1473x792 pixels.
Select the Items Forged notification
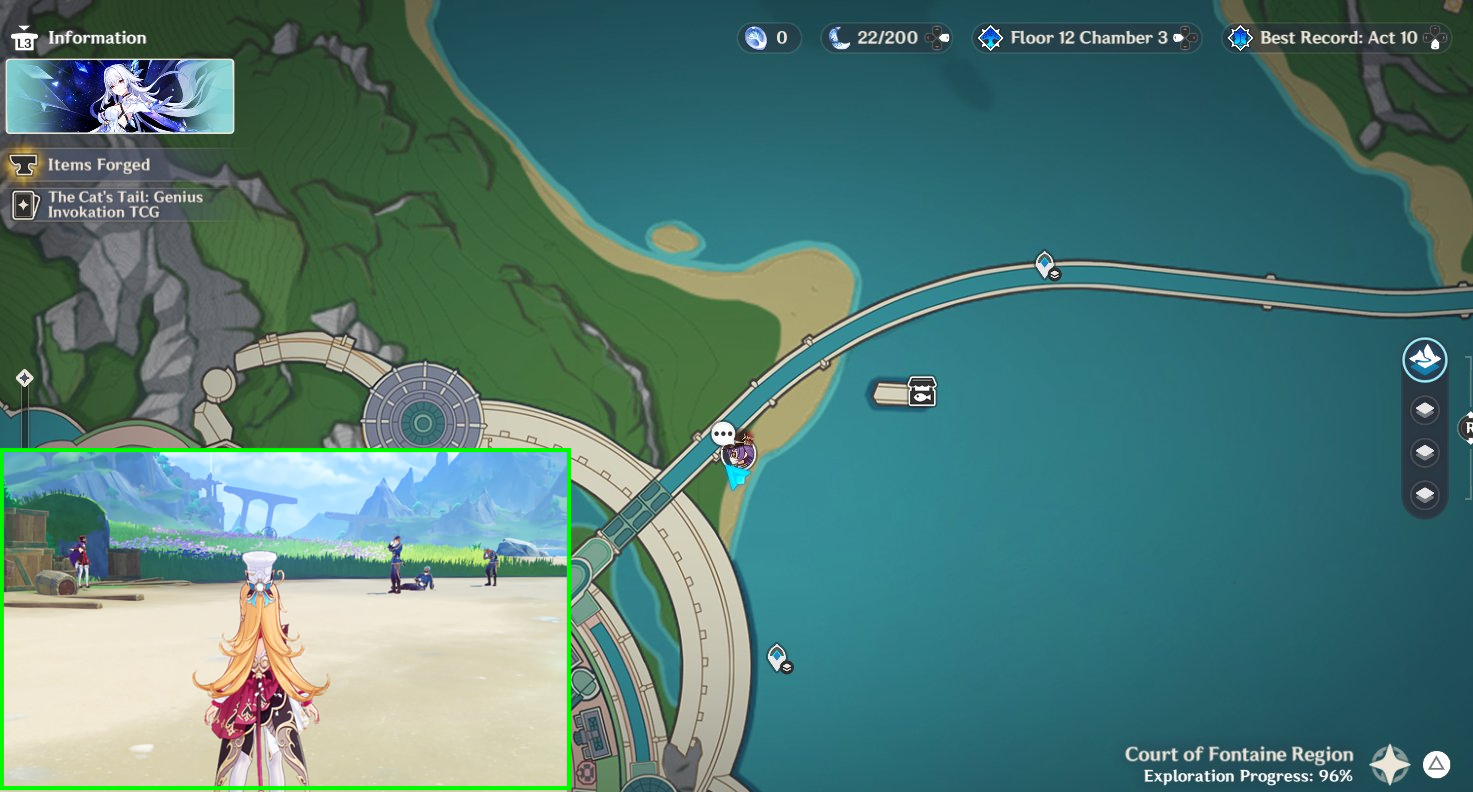pos(98,165)
